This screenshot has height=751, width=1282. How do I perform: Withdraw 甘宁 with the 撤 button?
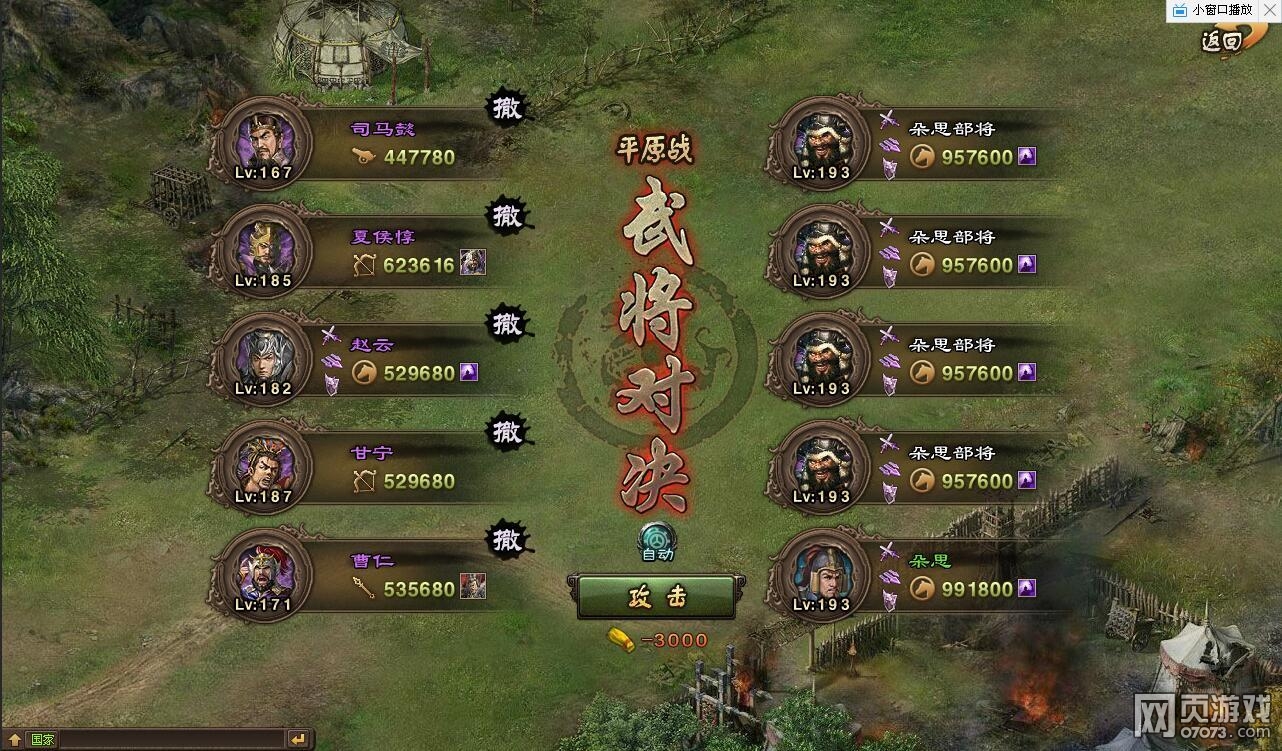click(508, 432)
